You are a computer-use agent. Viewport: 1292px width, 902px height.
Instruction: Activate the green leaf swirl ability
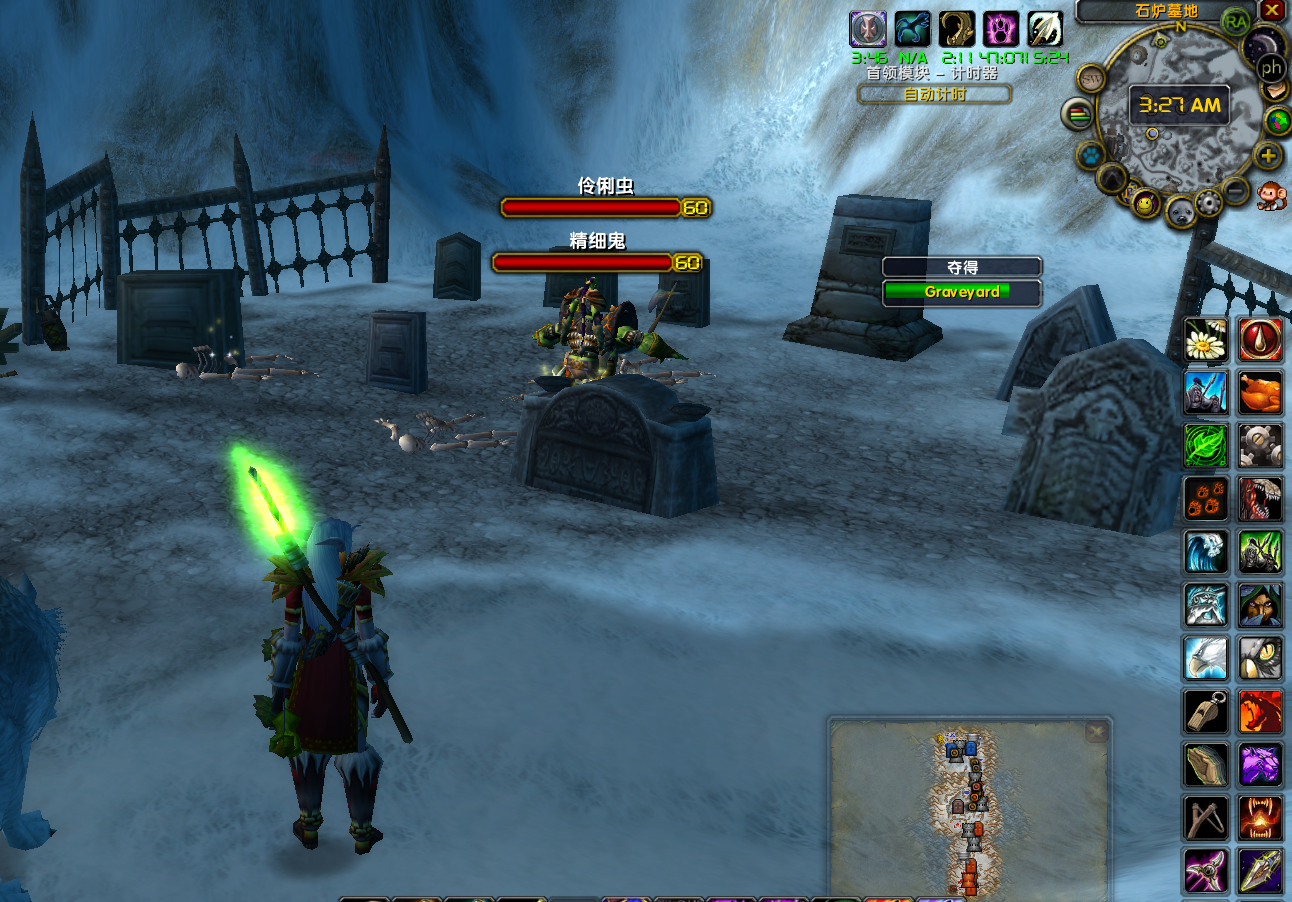(x=1205, y=445)
